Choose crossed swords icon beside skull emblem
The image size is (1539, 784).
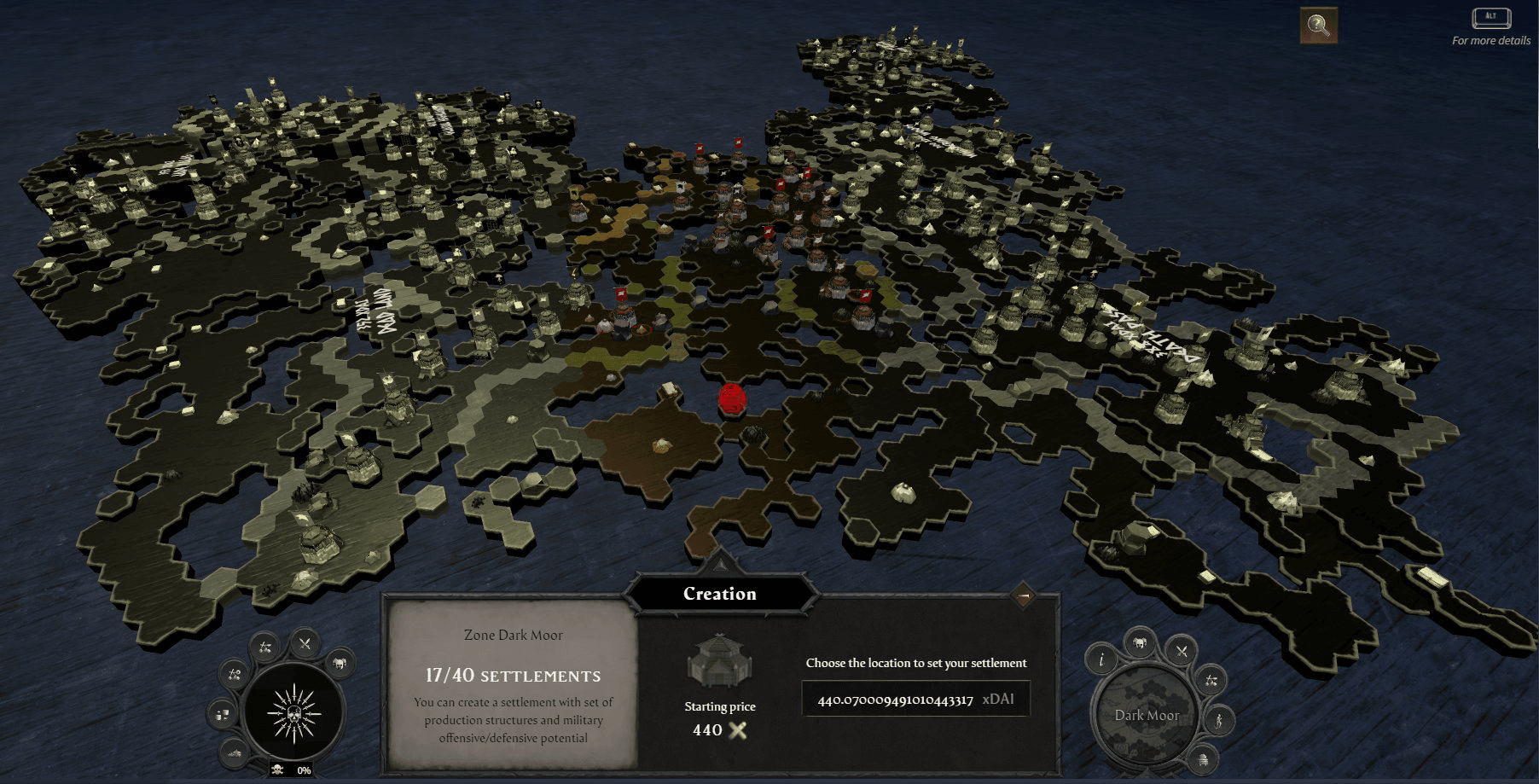[x=305, y=643]
